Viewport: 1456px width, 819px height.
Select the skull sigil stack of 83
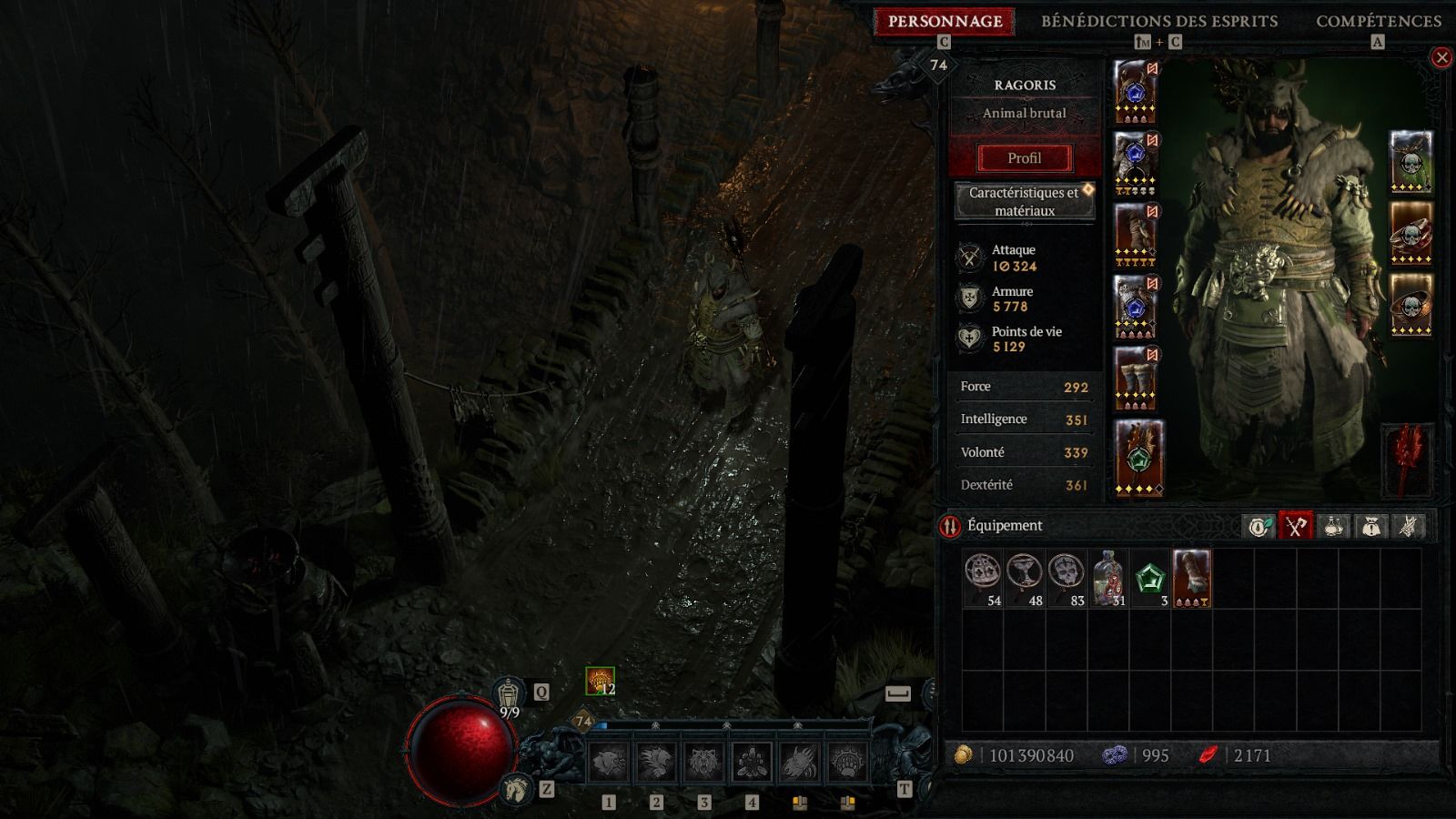coord(1067,579)
